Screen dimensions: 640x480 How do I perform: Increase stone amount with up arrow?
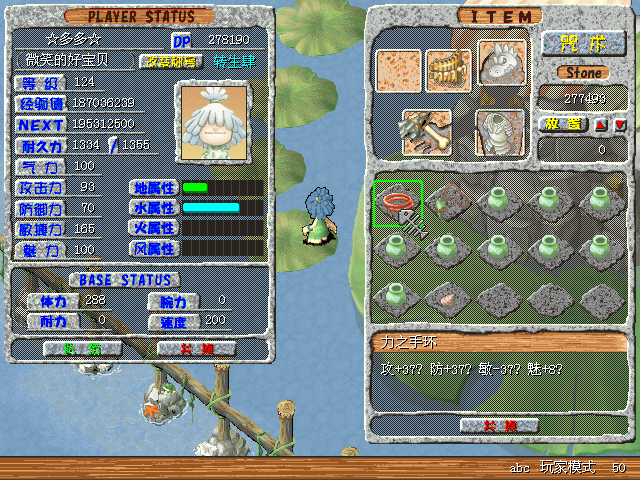[600, 125]
